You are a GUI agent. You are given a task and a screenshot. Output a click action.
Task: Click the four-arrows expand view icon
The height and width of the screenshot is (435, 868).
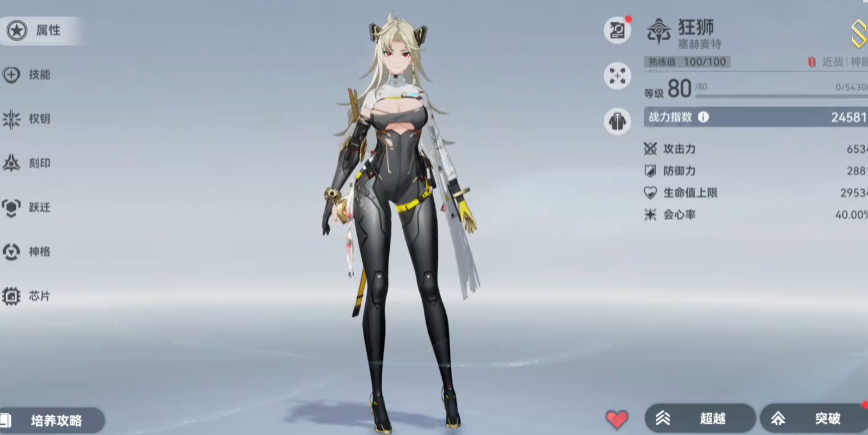click(617, 76)
